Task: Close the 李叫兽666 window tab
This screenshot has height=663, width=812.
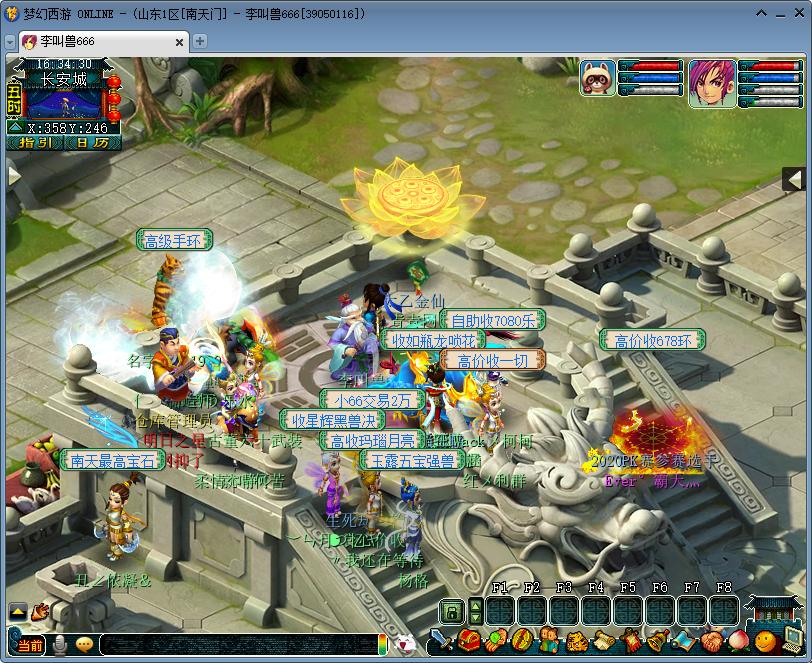Action: (x=181, y=41)
